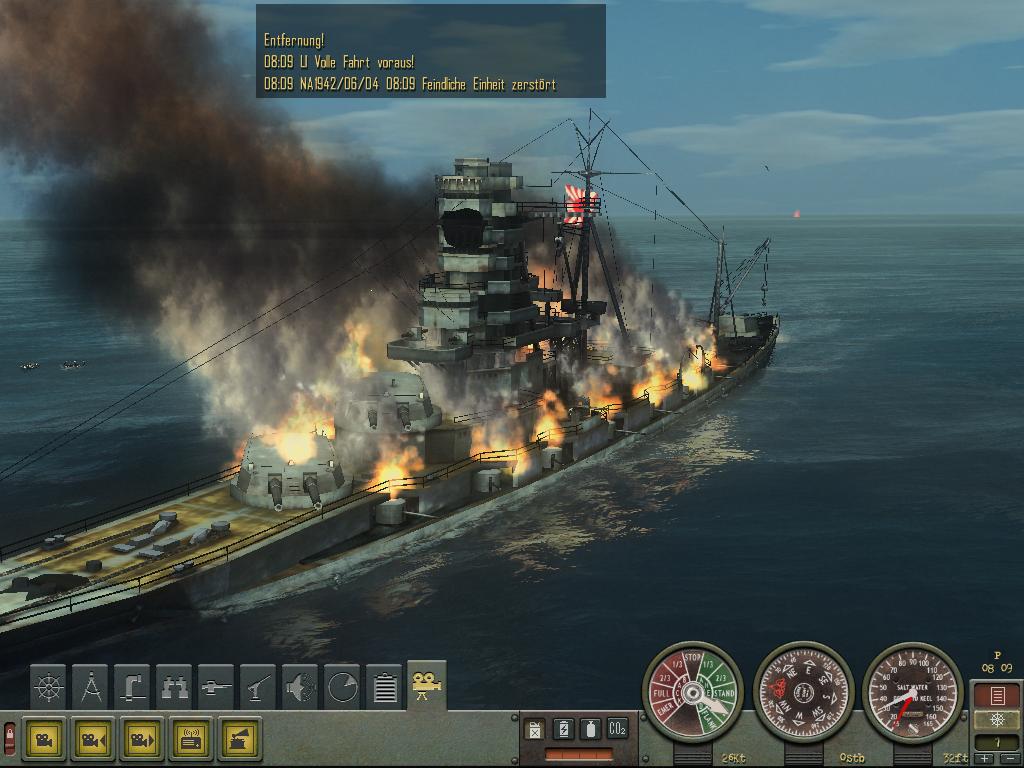
Task: Increase time compression with plus button
Action: click(987, 759)
